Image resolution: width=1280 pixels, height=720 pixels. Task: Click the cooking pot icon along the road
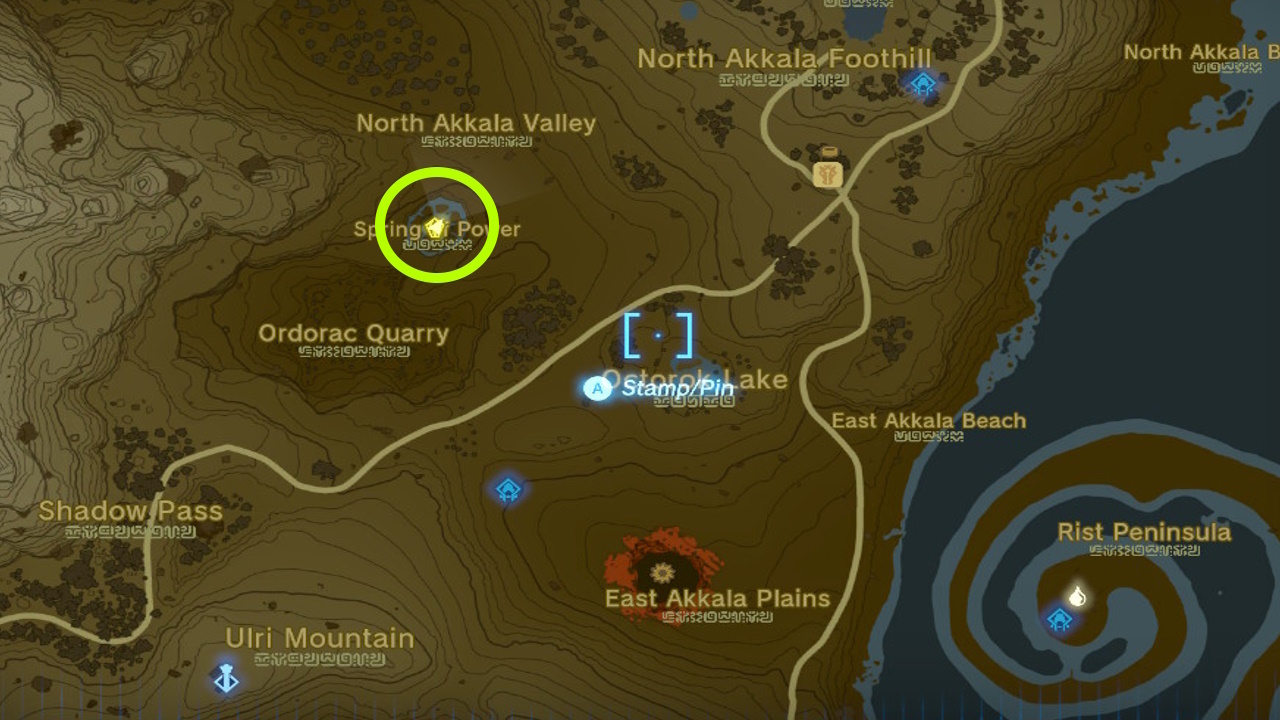pyautogui.click(x=826, y=171)
